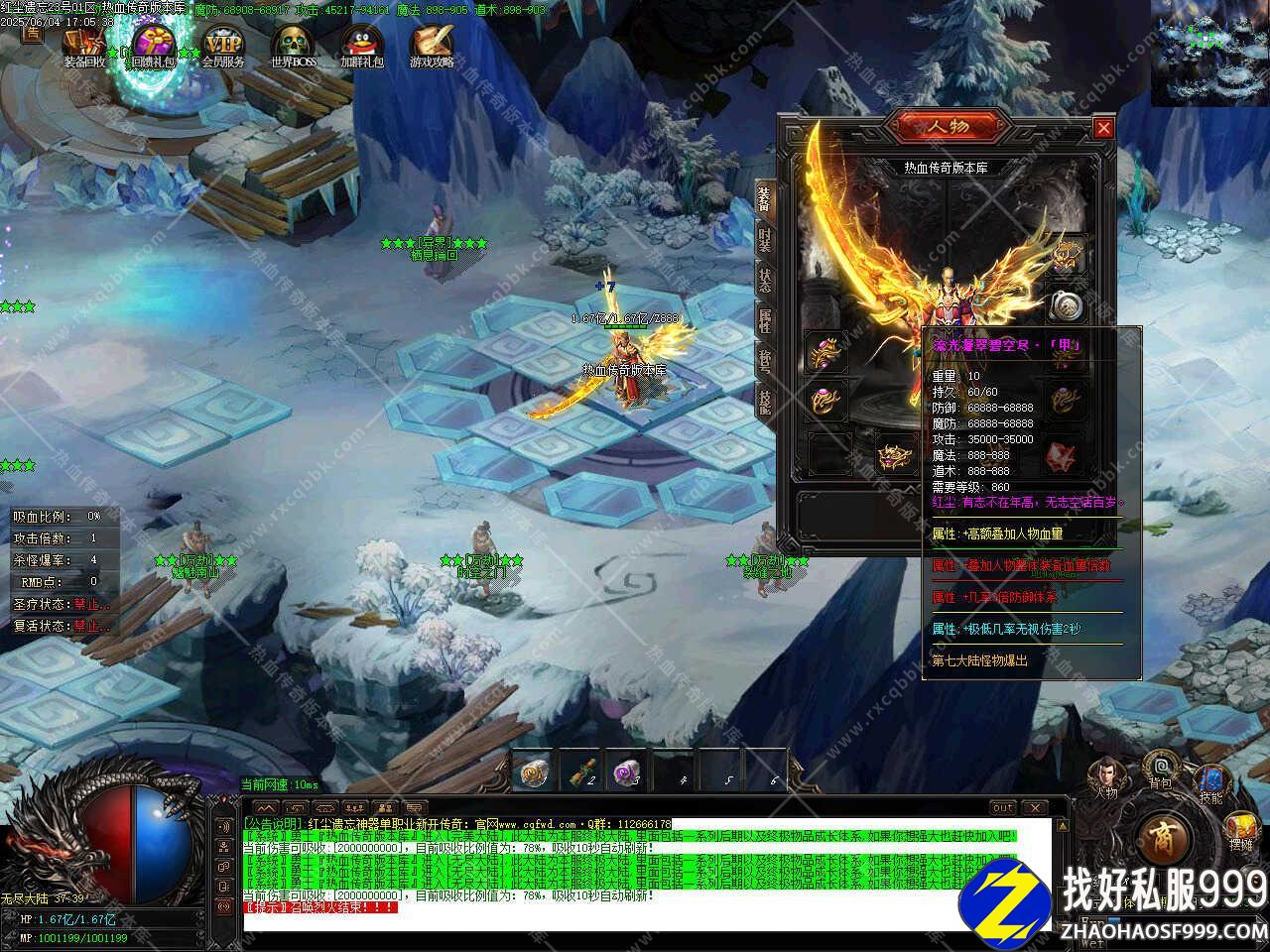1270x952 pixels.
Task: Switch to the 属性 attributes tab
Action: [764, 320]
